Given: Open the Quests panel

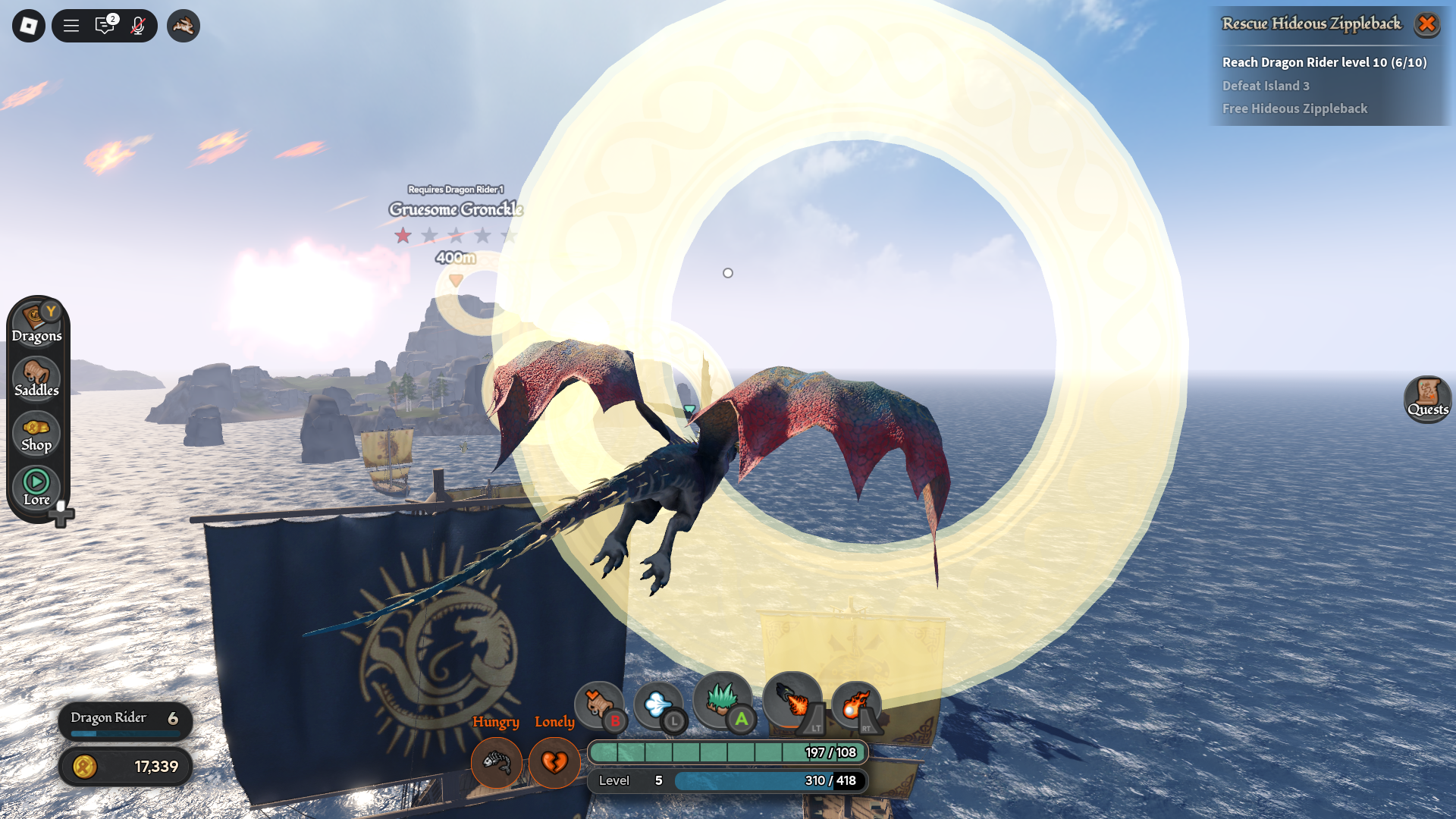Looking at the screenshot, I should coord(1428,398).
